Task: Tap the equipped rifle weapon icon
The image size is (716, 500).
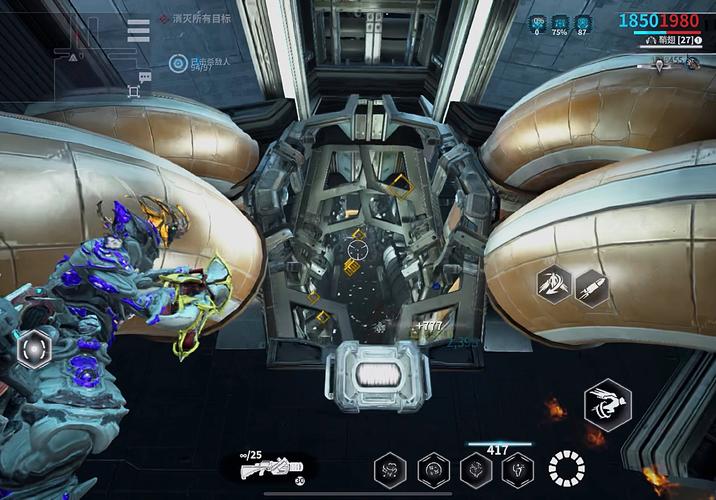Action: click(276, 466)
